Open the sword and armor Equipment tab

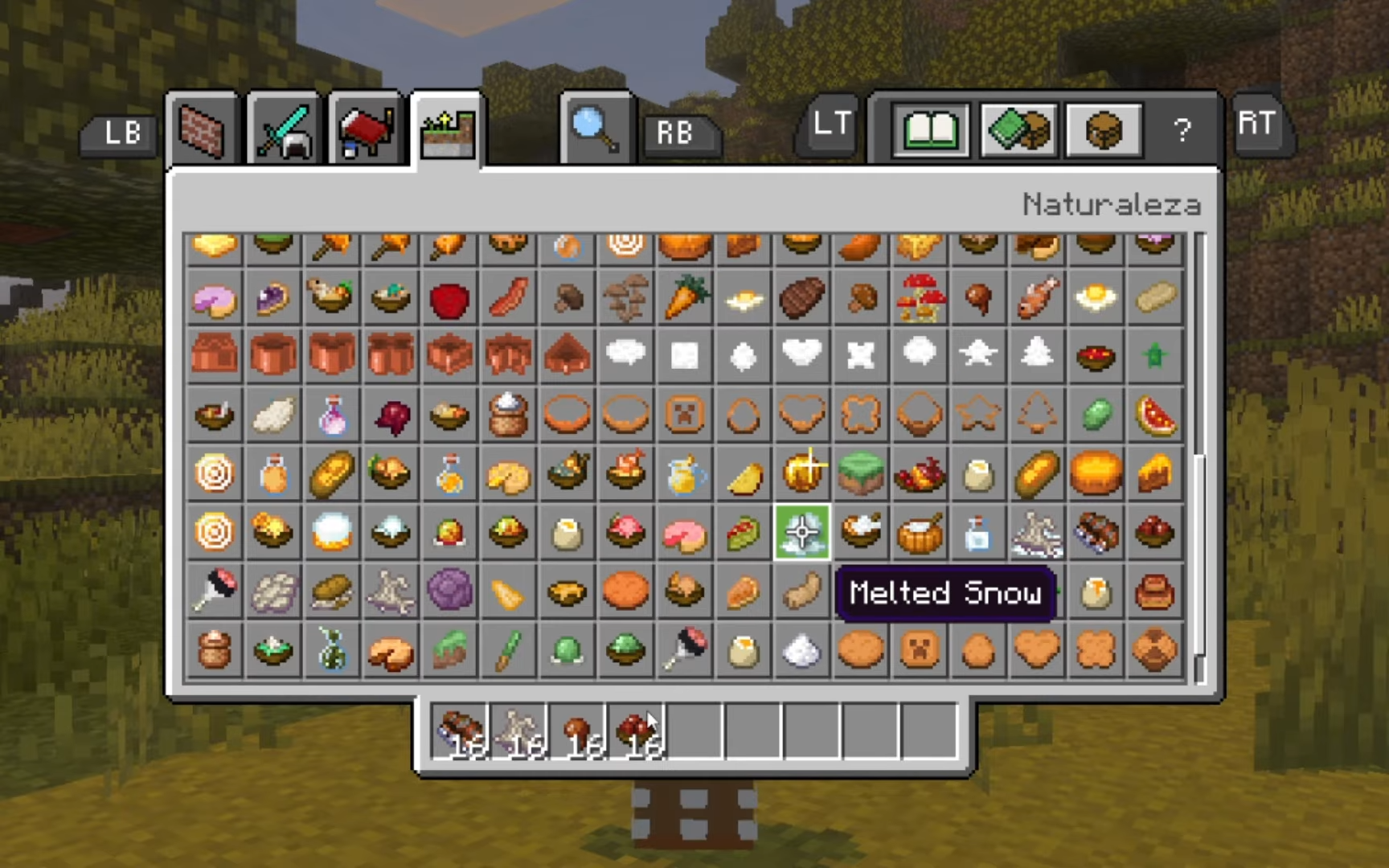[x=283, y=131]
